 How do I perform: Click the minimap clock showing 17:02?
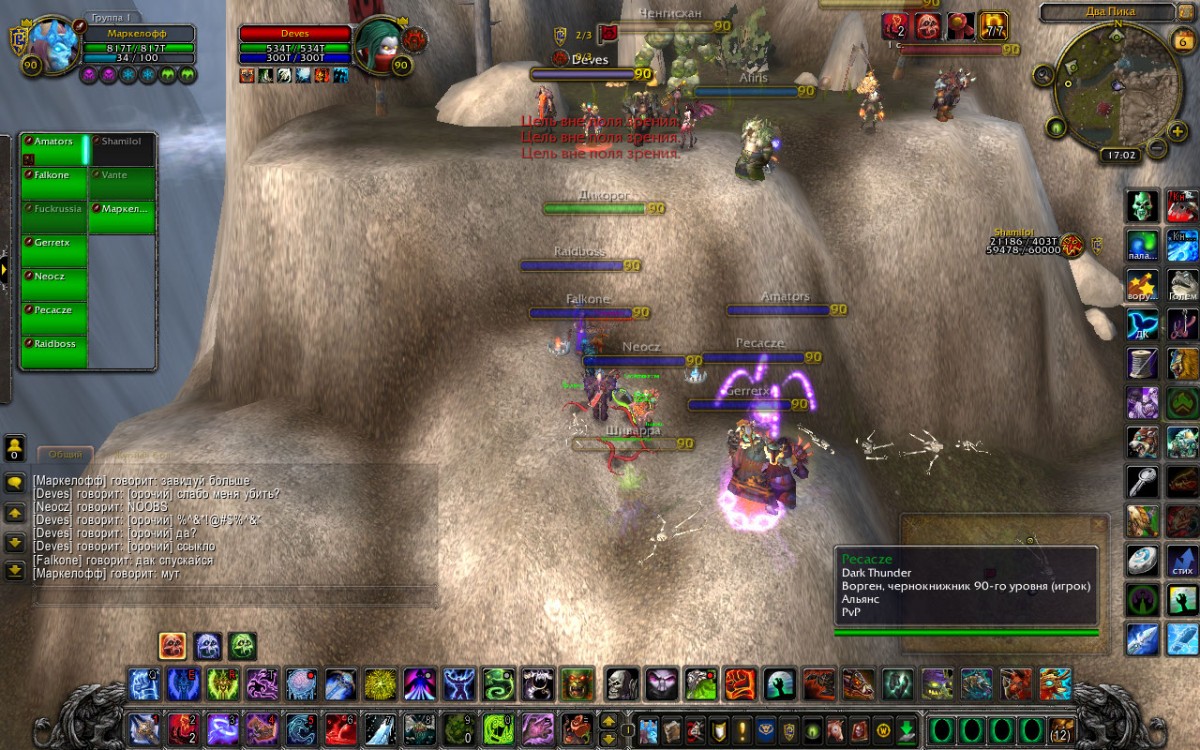tap(1118, 156)
